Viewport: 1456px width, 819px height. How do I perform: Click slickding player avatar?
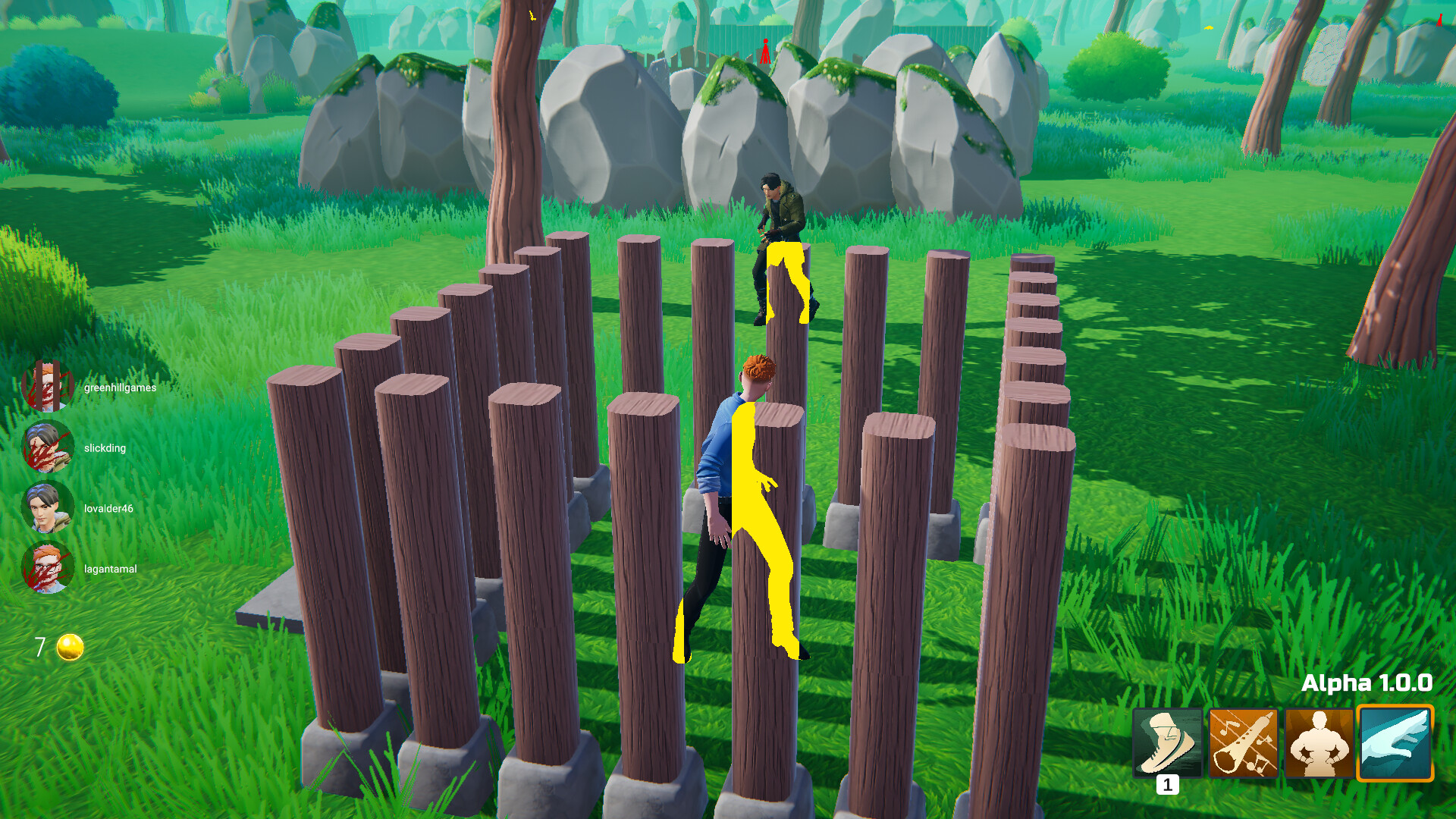tap(49, 447)
